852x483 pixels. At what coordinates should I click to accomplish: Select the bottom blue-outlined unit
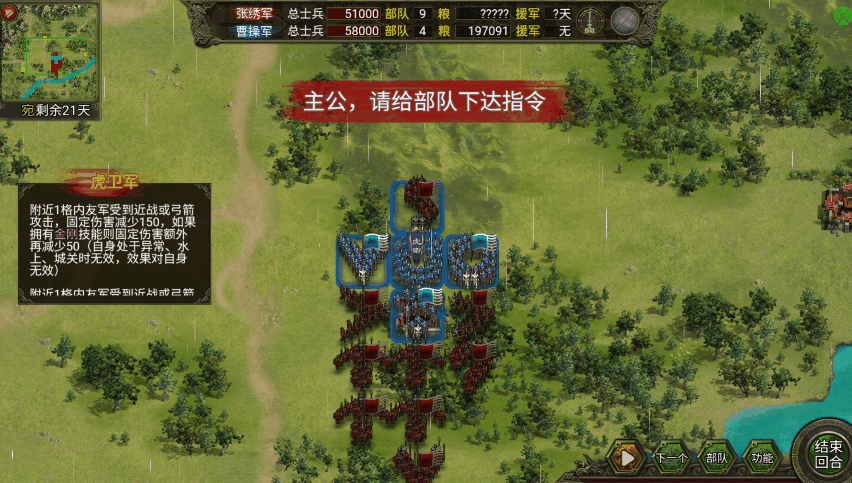tap(416, 315)
